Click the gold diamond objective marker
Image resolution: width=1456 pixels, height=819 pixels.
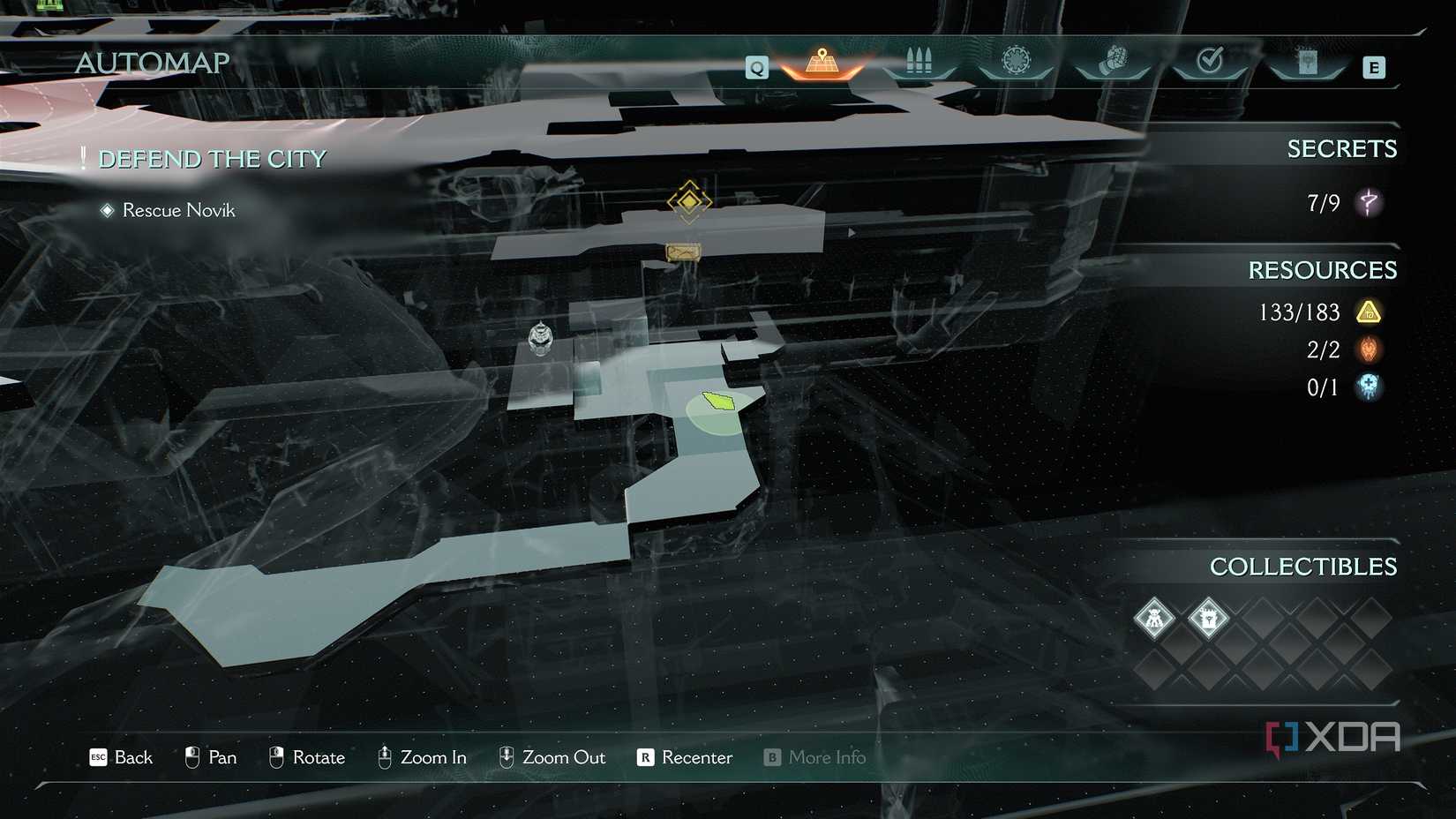tap(689, 201)
